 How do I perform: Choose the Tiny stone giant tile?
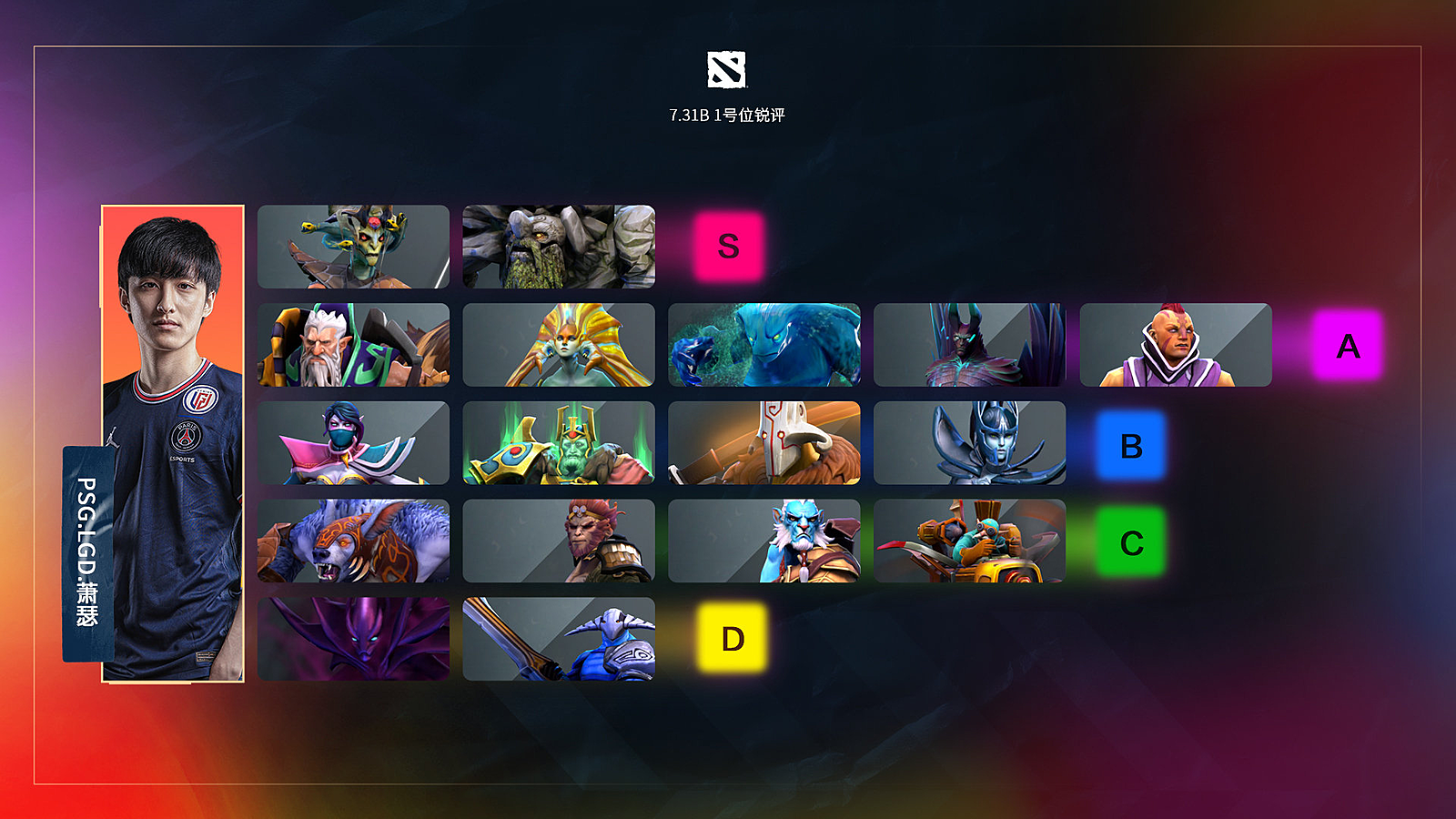[x=559, y=247]
